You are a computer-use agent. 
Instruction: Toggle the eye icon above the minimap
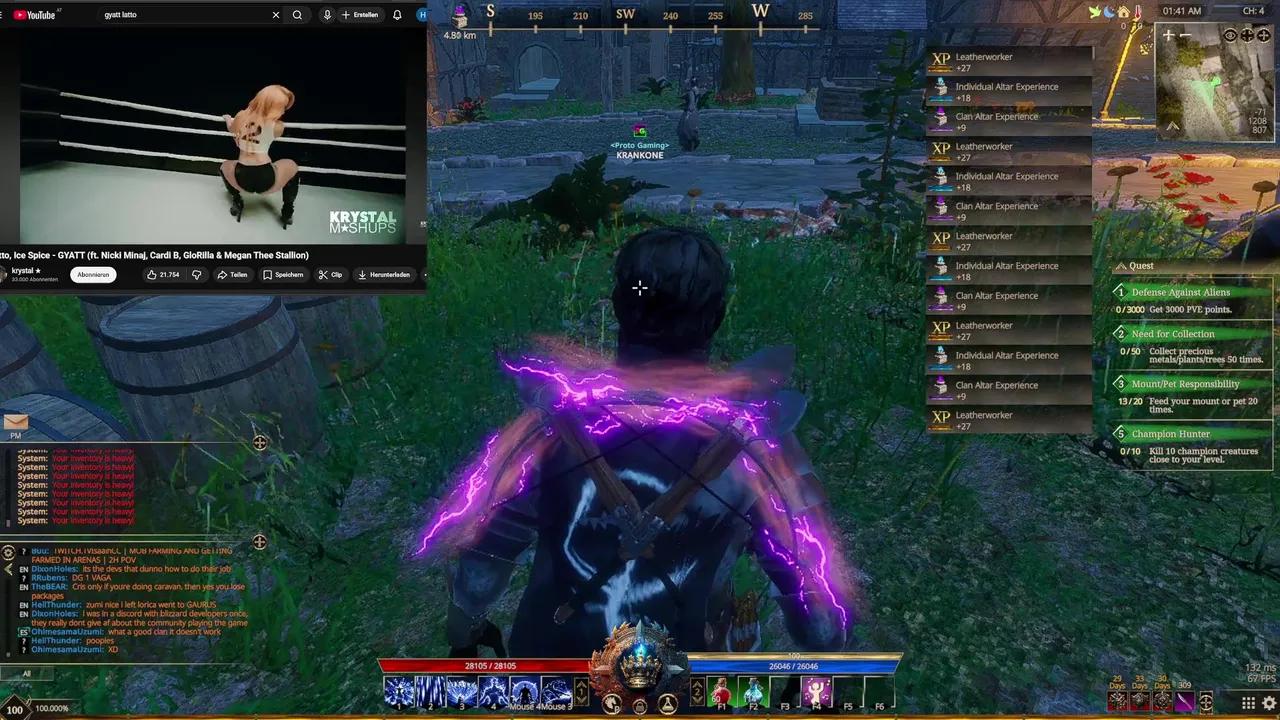point(1229,35)
